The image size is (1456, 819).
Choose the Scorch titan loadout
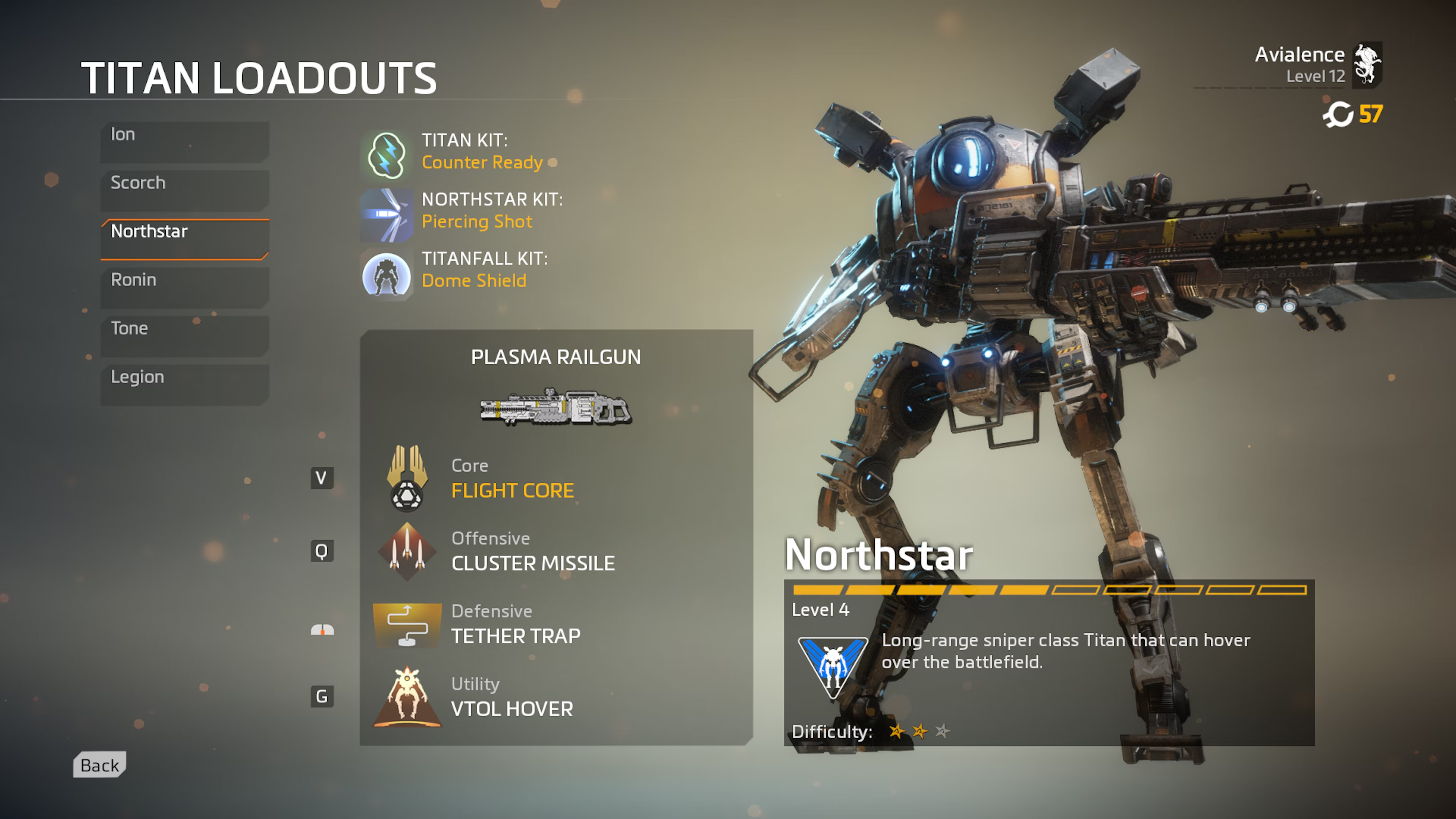[184, 190]
